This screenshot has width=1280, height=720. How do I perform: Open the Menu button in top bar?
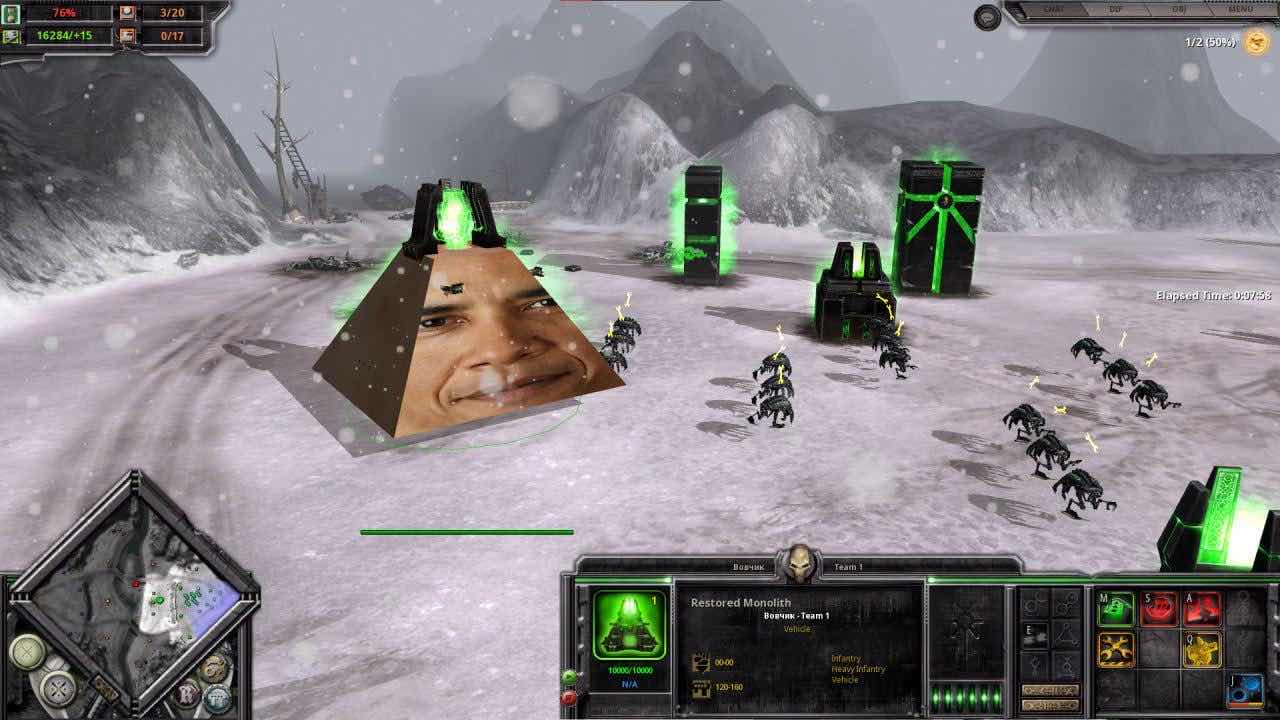[1240, 10]
